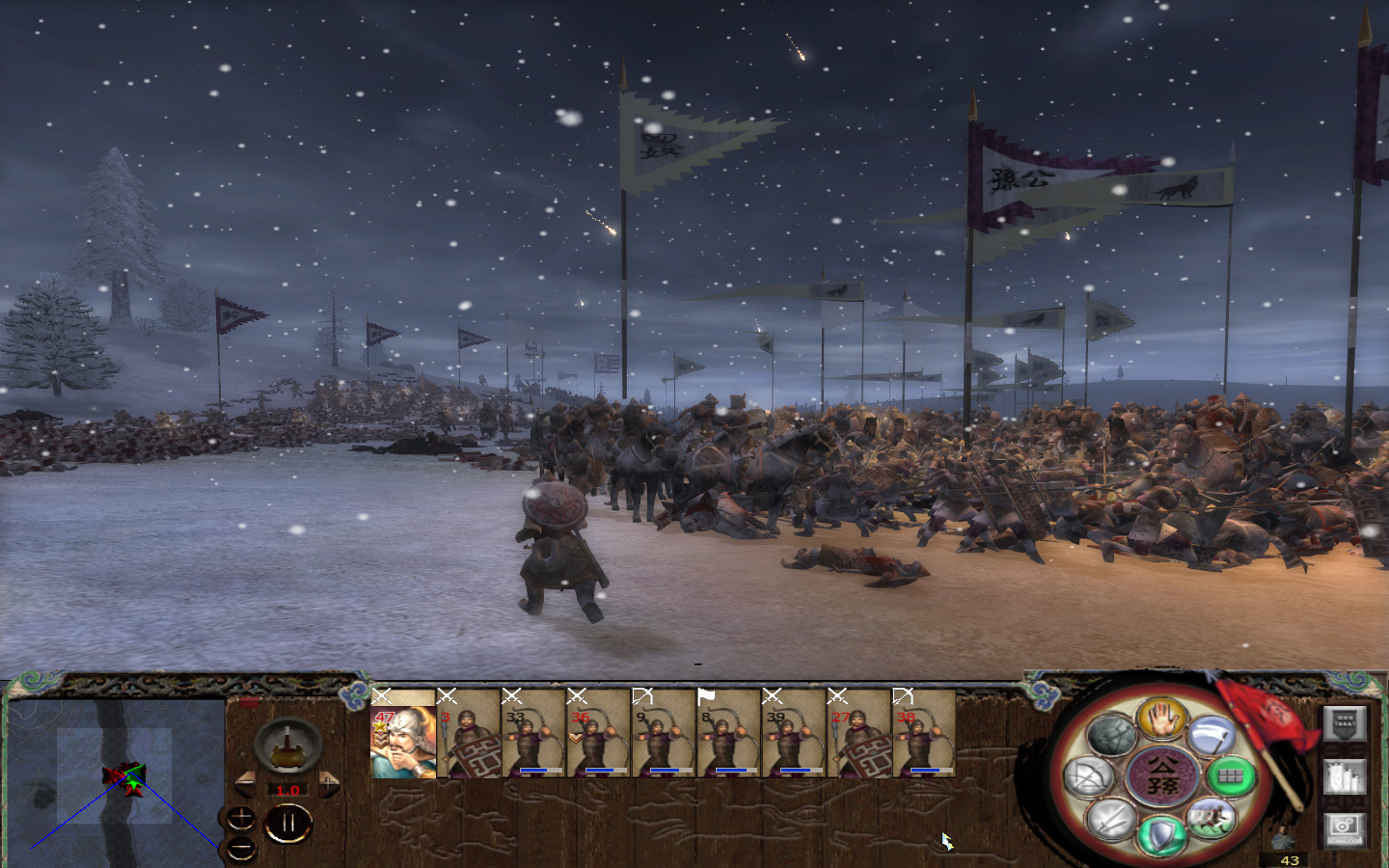Zoom out the battle minimap
The image size is (1389, 868).
coord(240,850)
